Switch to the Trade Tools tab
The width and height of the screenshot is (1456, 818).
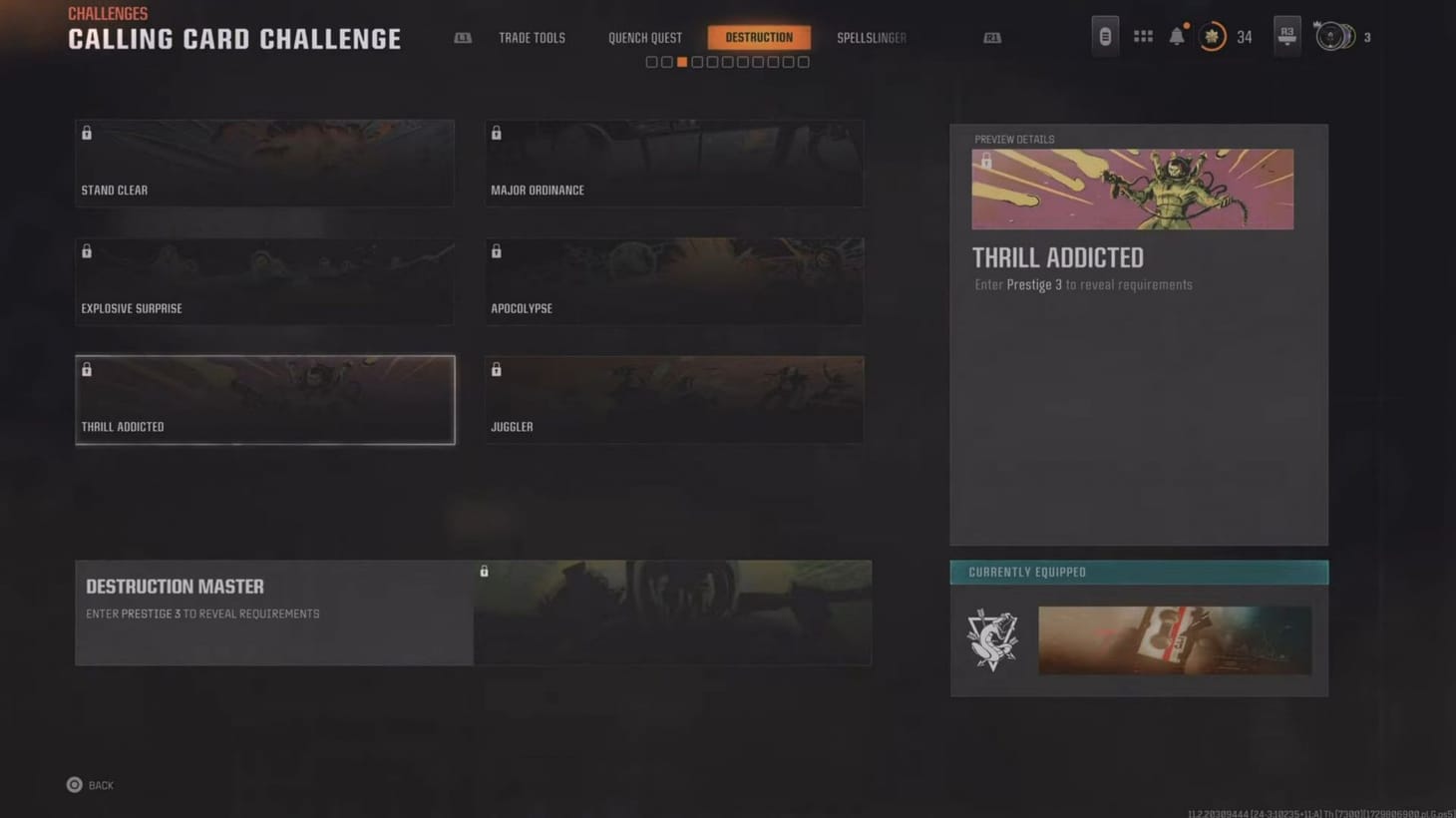coord(532,37)
